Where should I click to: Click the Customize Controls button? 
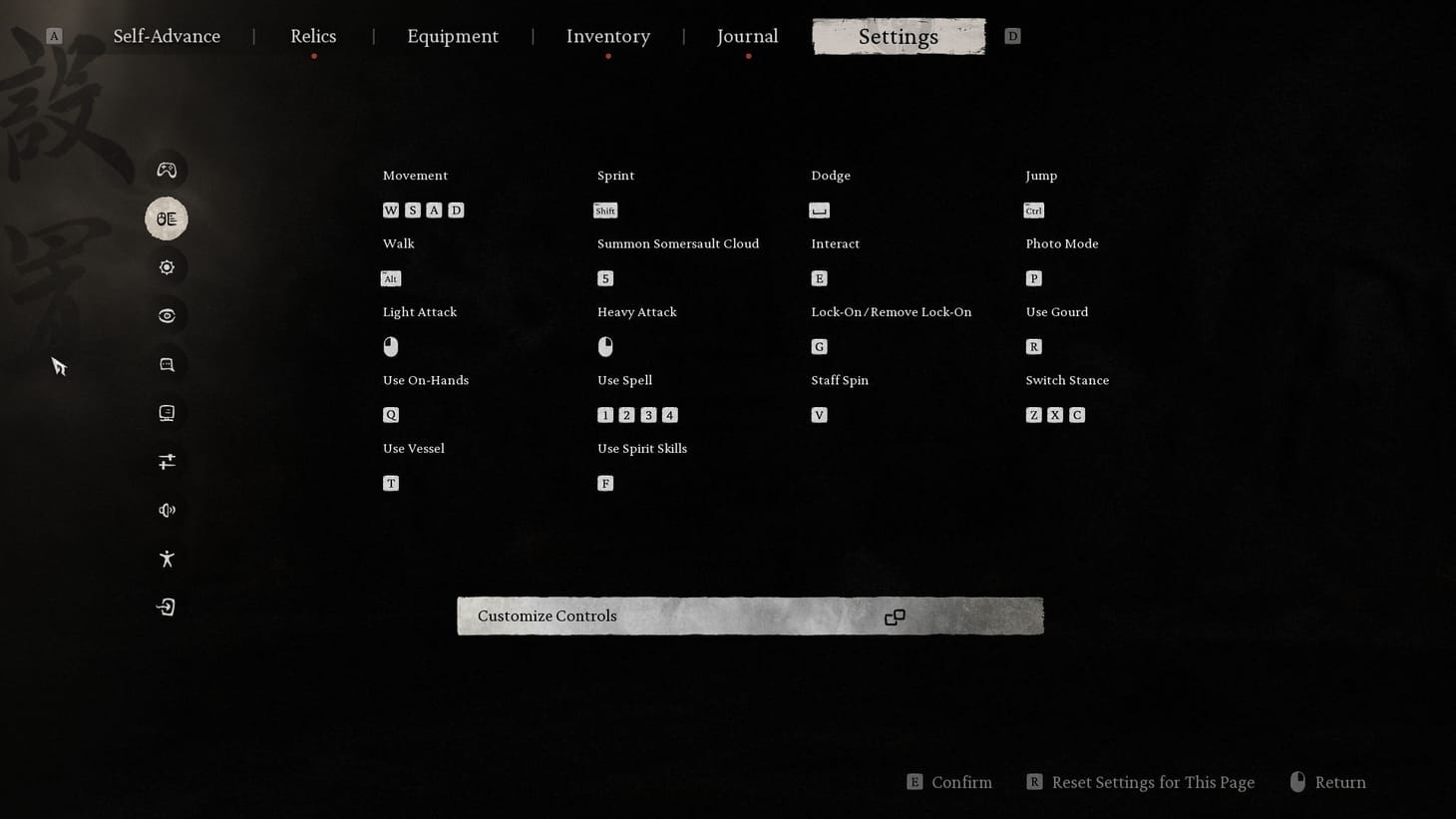[749, 615]
